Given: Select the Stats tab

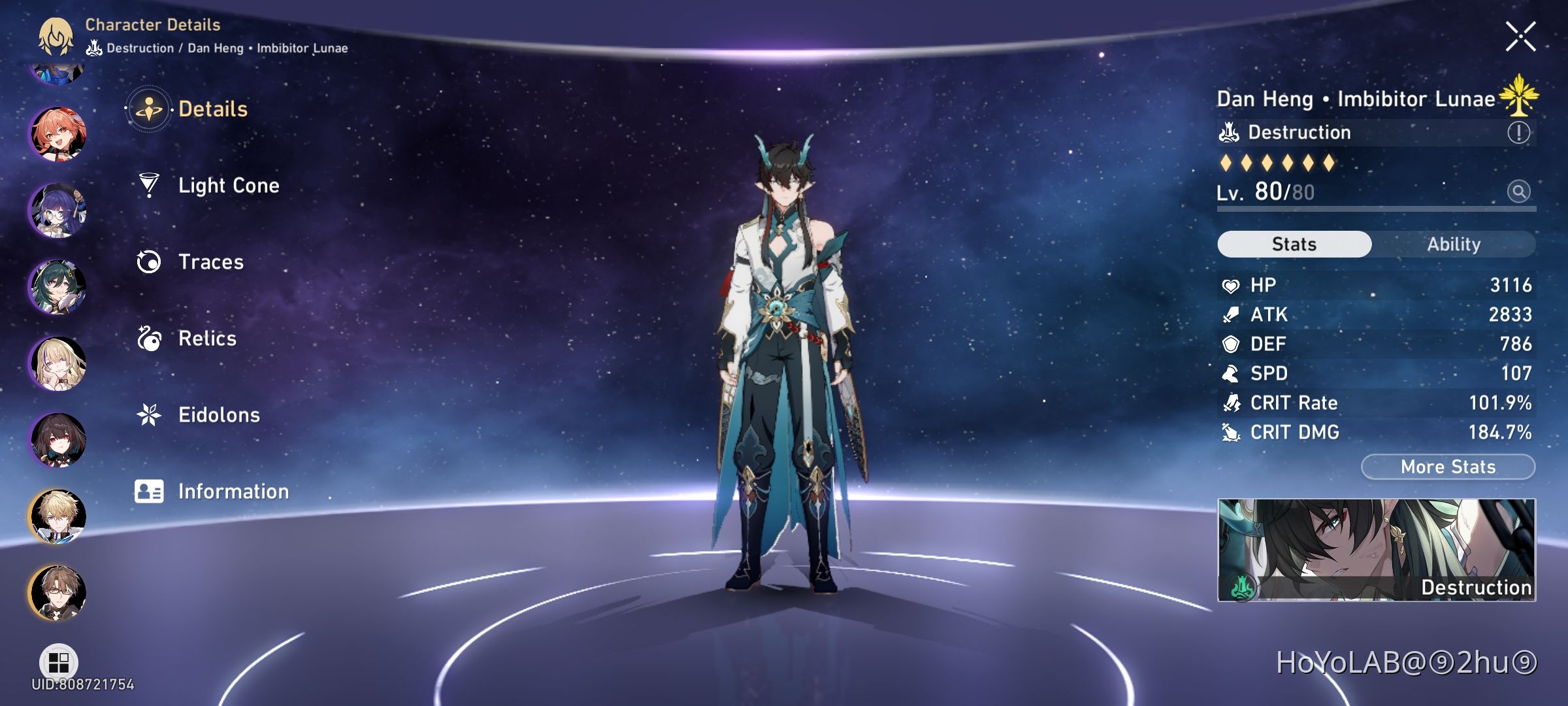Looking at the screenshot, I should [1294, 243].
